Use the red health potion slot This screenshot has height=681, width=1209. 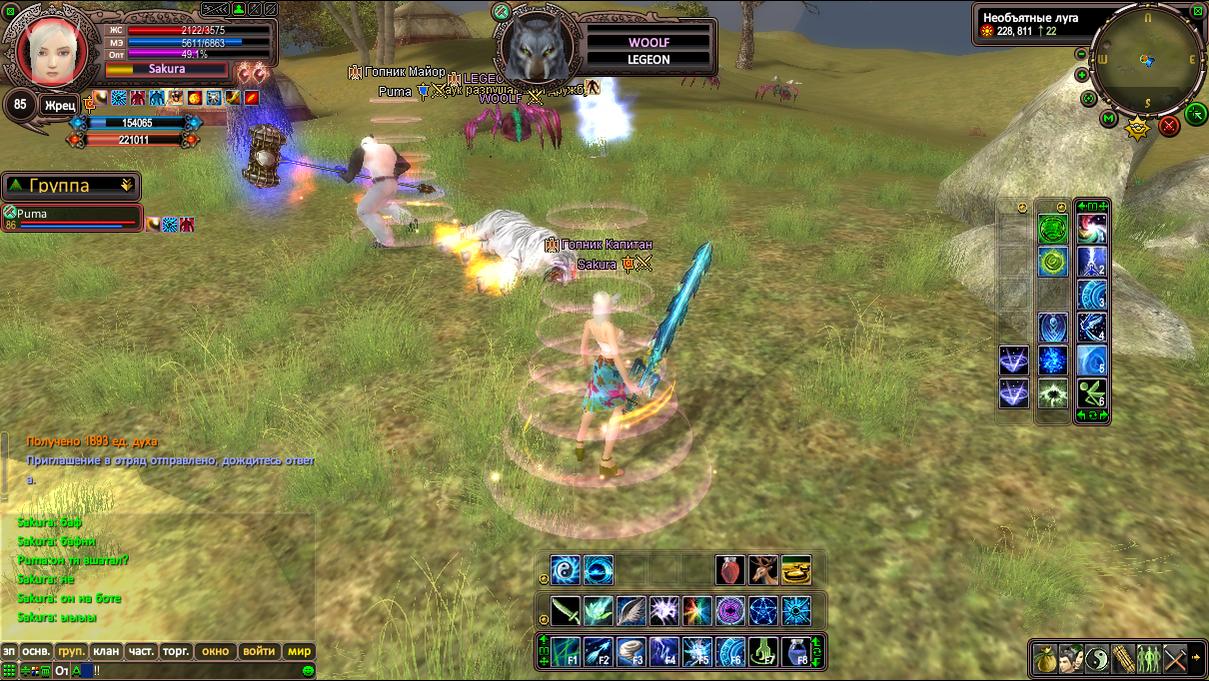[x=730, y=571]
